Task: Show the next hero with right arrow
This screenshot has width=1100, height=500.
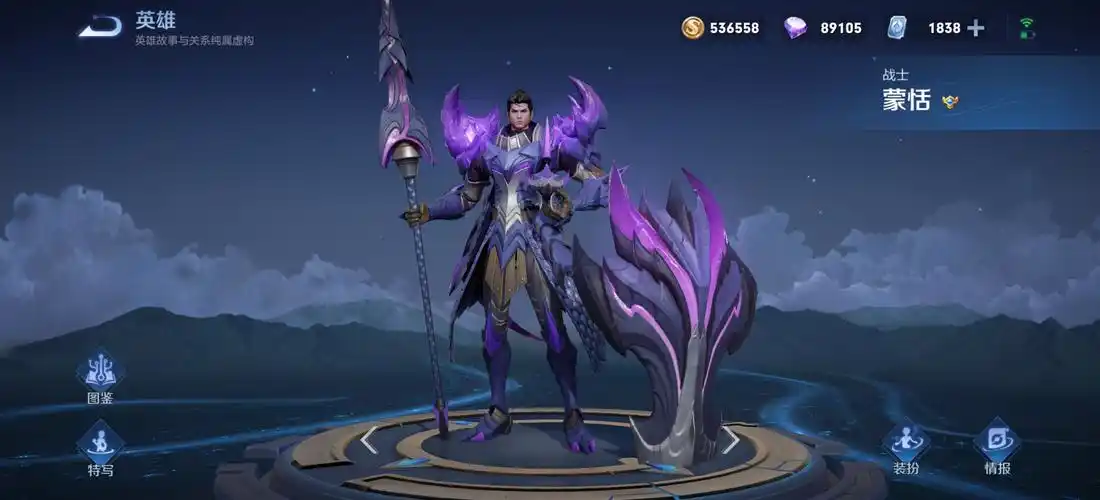Action: 731,440
